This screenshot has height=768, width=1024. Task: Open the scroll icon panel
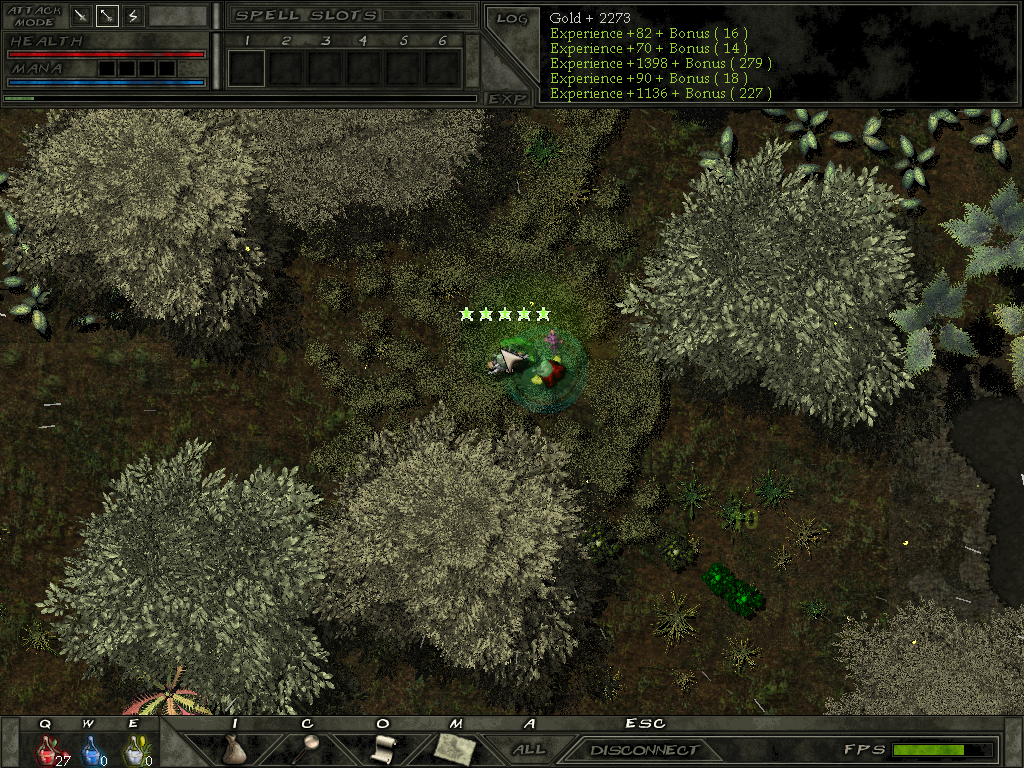[x=382, y=749]
